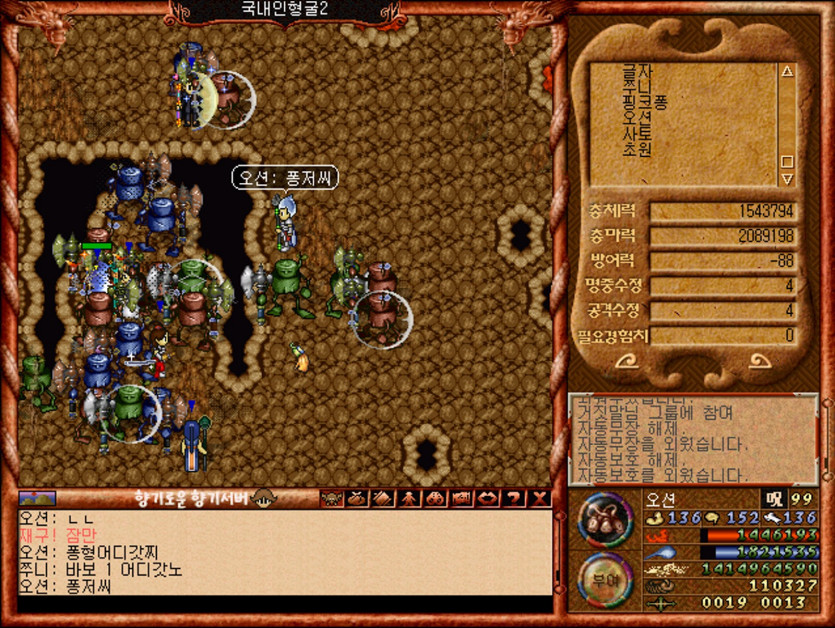Click the lips-shaped toolbar icon
Screen dimensions: 835x628
pyautogui.click(x=488, y=499)
